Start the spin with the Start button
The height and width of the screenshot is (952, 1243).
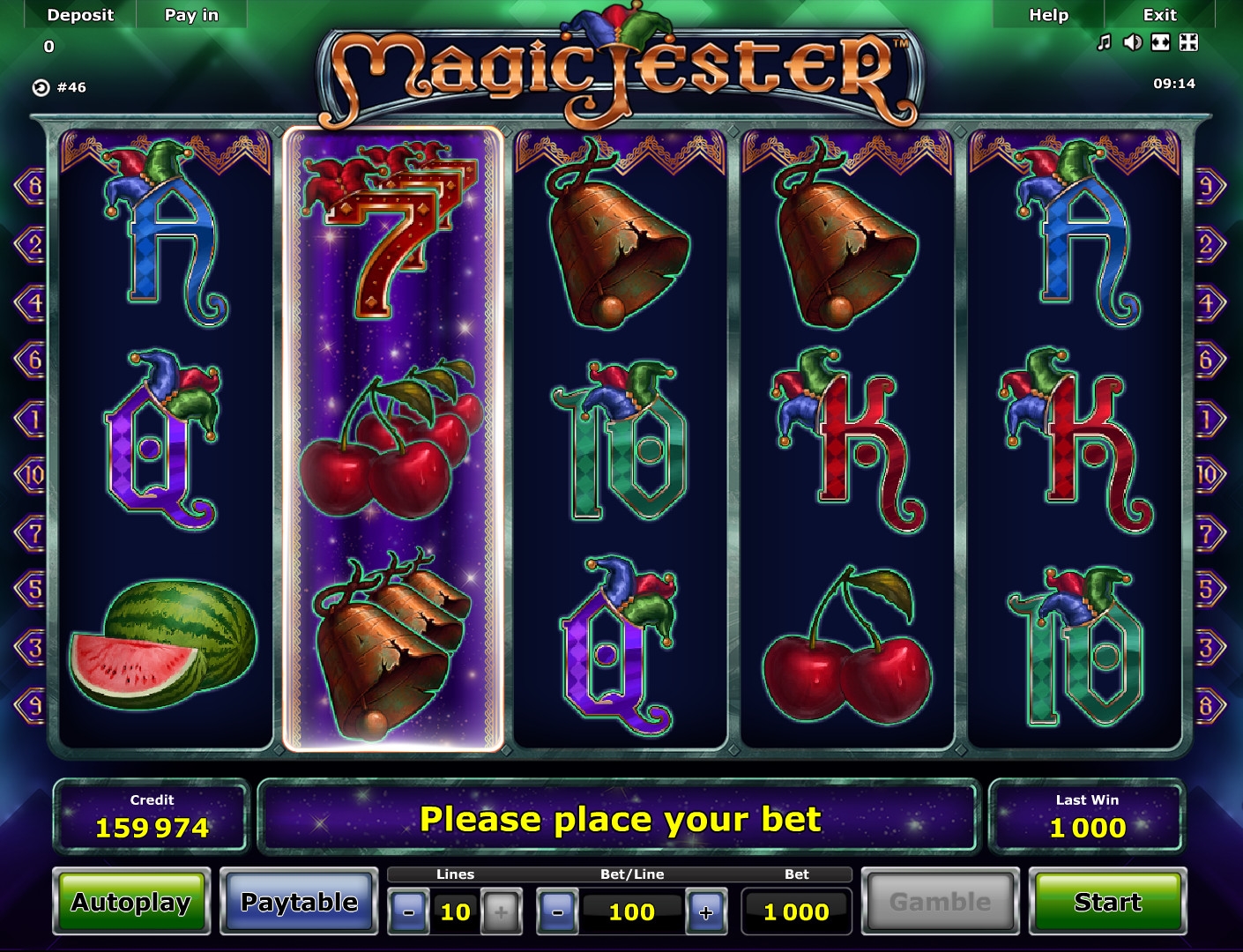[x=1107, y=902]
